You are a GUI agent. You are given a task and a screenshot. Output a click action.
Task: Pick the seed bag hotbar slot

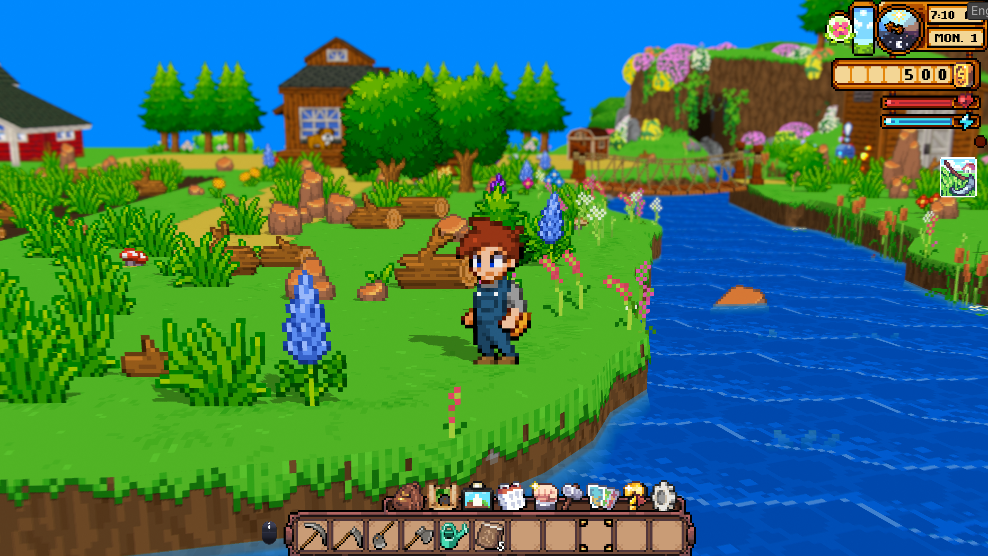[489, 535]
